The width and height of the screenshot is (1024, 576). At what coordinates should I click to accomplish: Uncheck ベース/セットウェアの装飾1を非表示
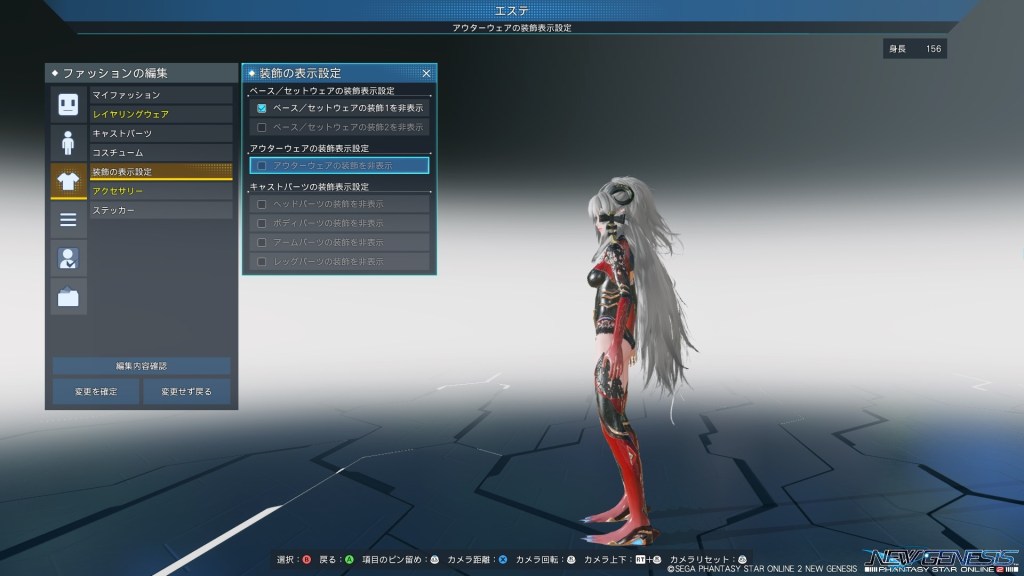coord(262,108)
